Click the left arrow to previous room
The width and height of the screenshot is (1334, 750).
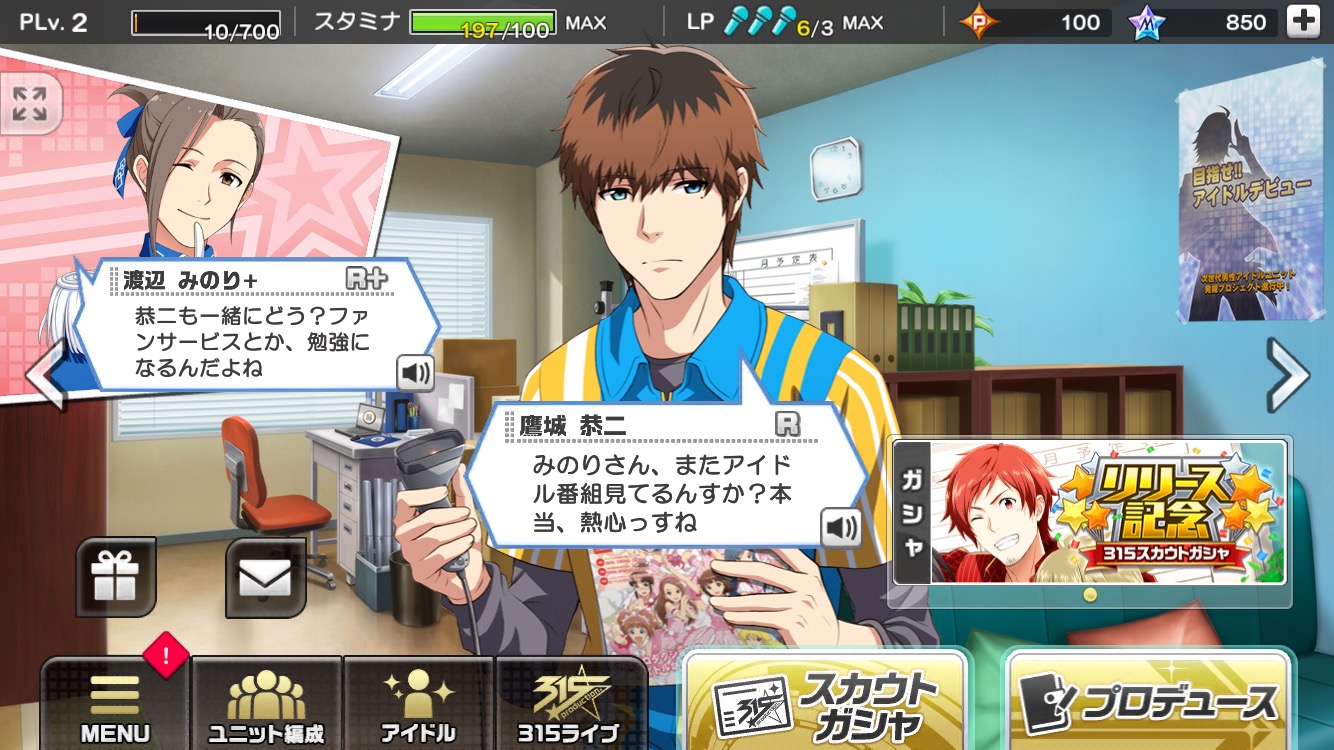[44, 374]
